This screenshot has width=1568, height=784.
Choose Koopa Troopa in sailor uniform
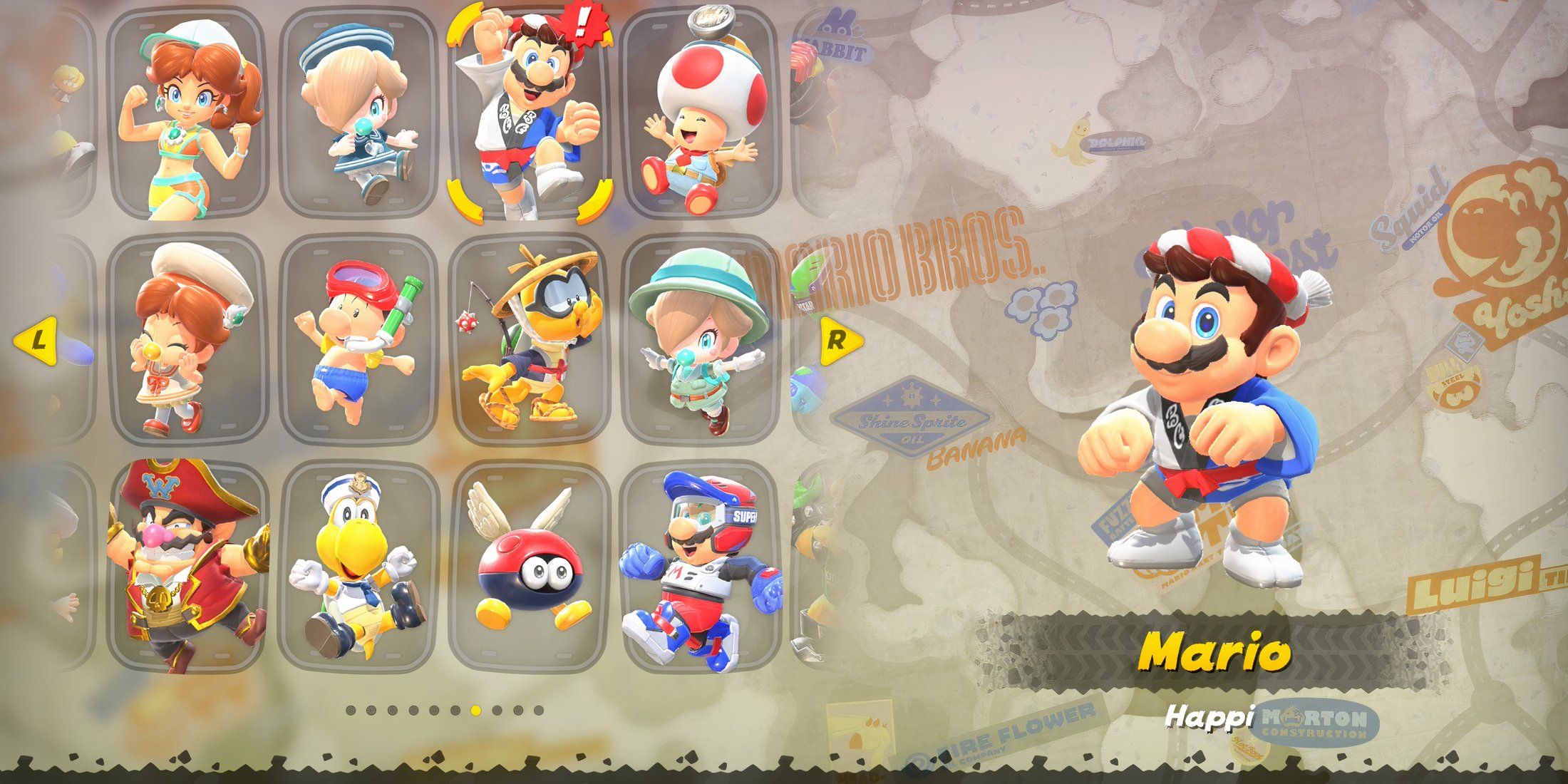click(358, 567)
